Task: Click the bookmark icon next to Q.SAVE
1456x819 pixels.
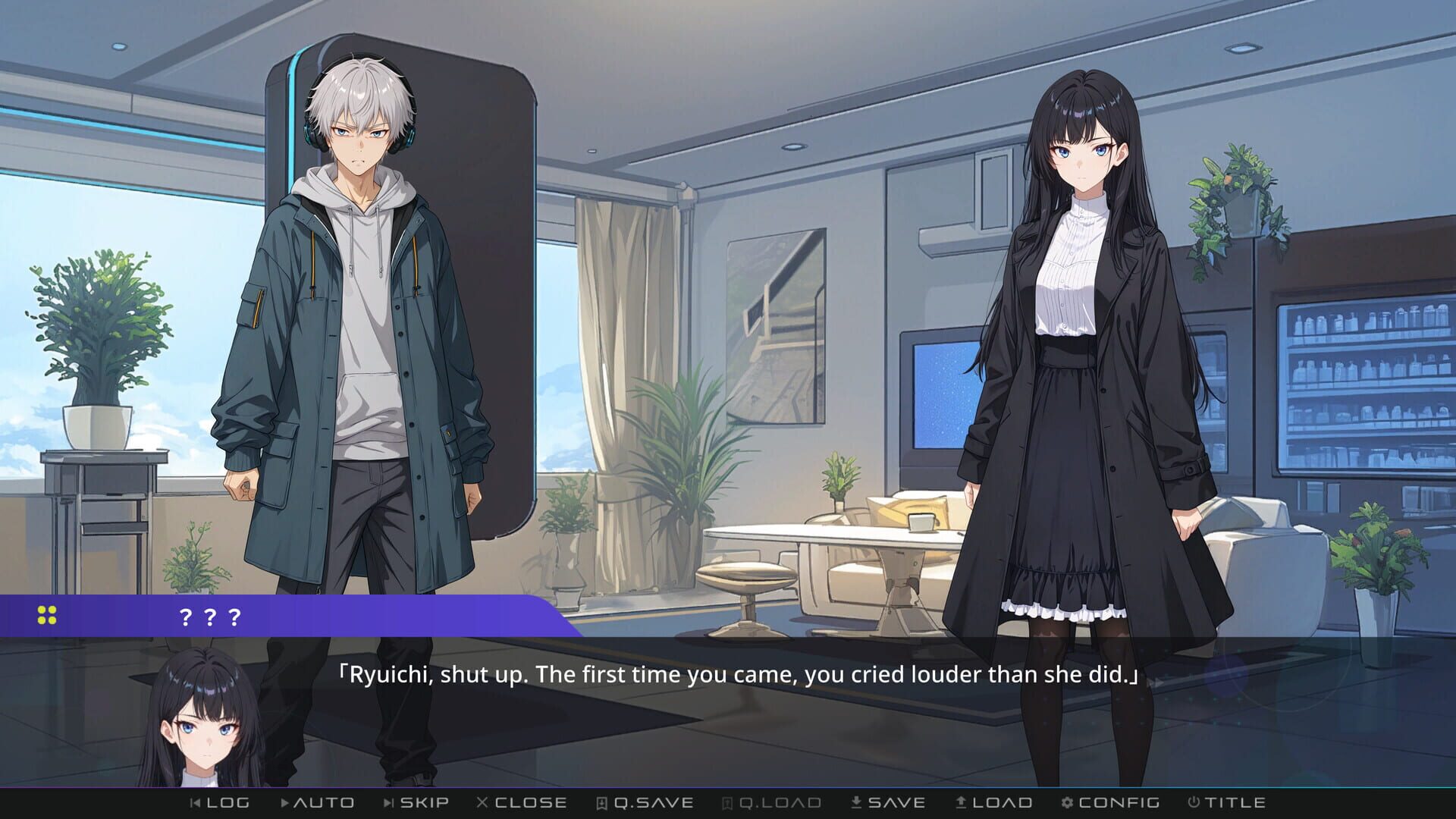Action: 600,803
